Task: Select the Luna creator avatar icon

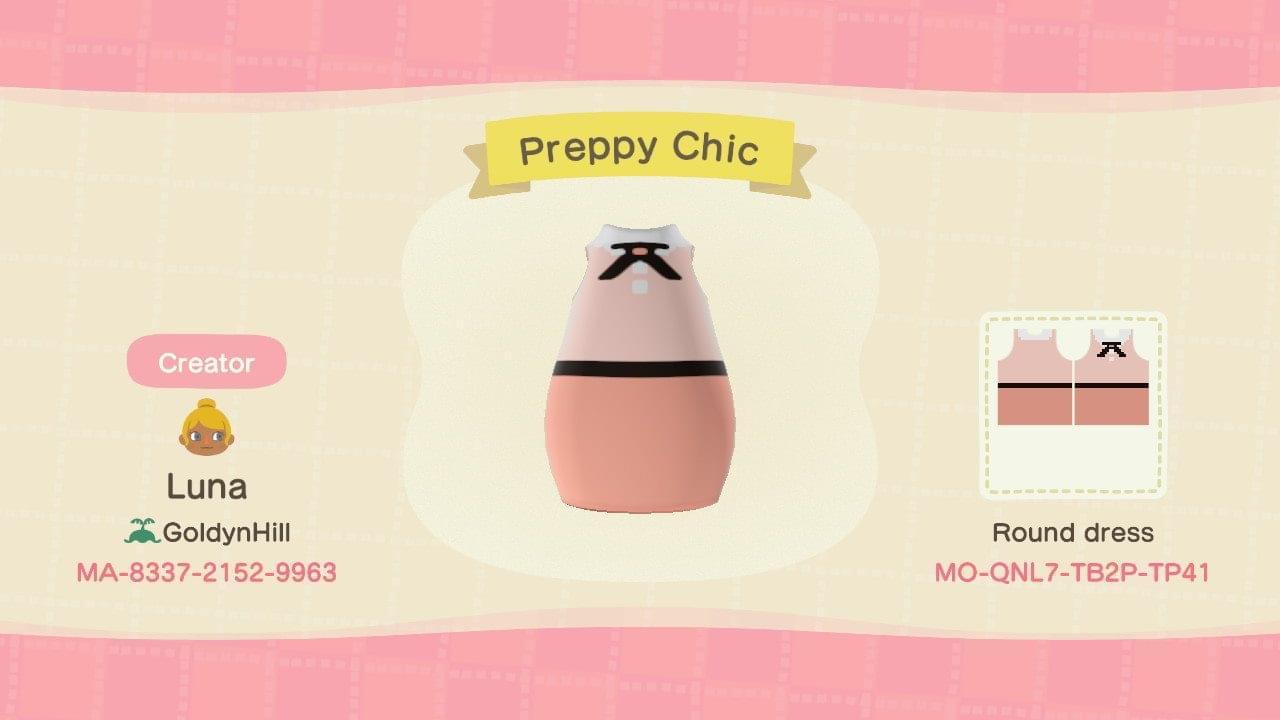Action: (204, 420)
